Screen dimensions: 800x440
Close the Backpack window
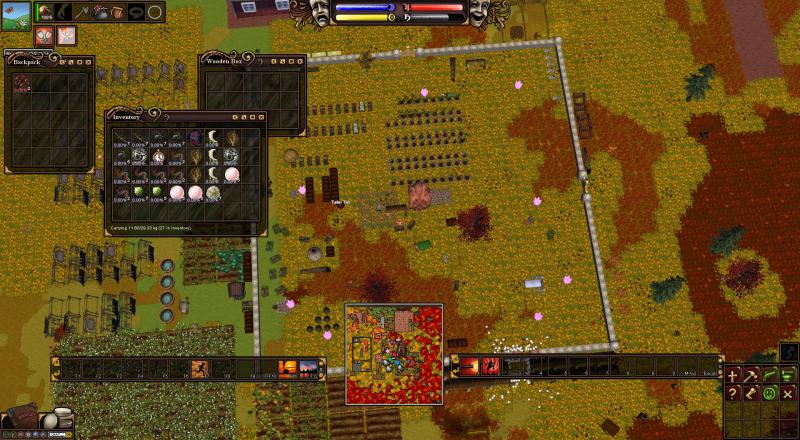[x=88, y=61]
